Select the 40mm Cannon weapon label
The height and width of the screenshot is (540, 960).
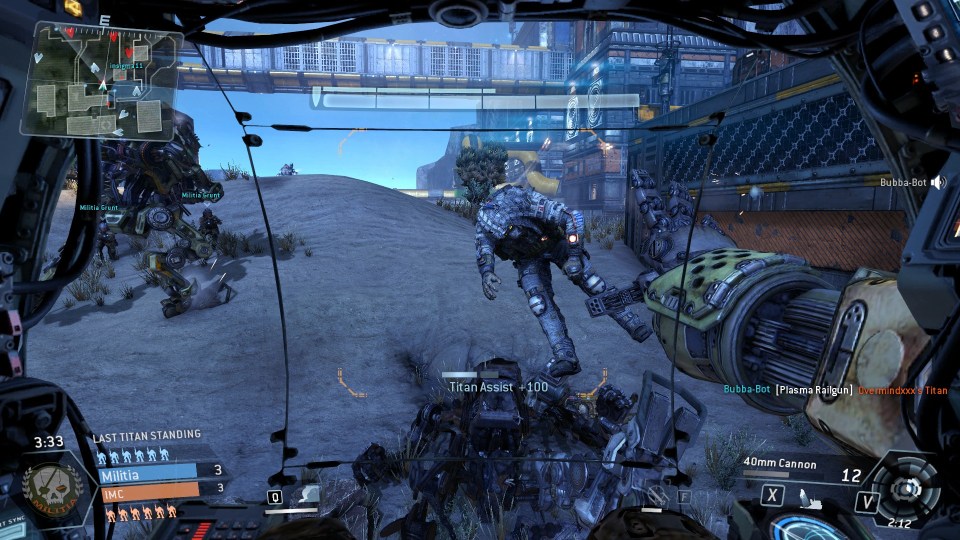tap(780, 464)
